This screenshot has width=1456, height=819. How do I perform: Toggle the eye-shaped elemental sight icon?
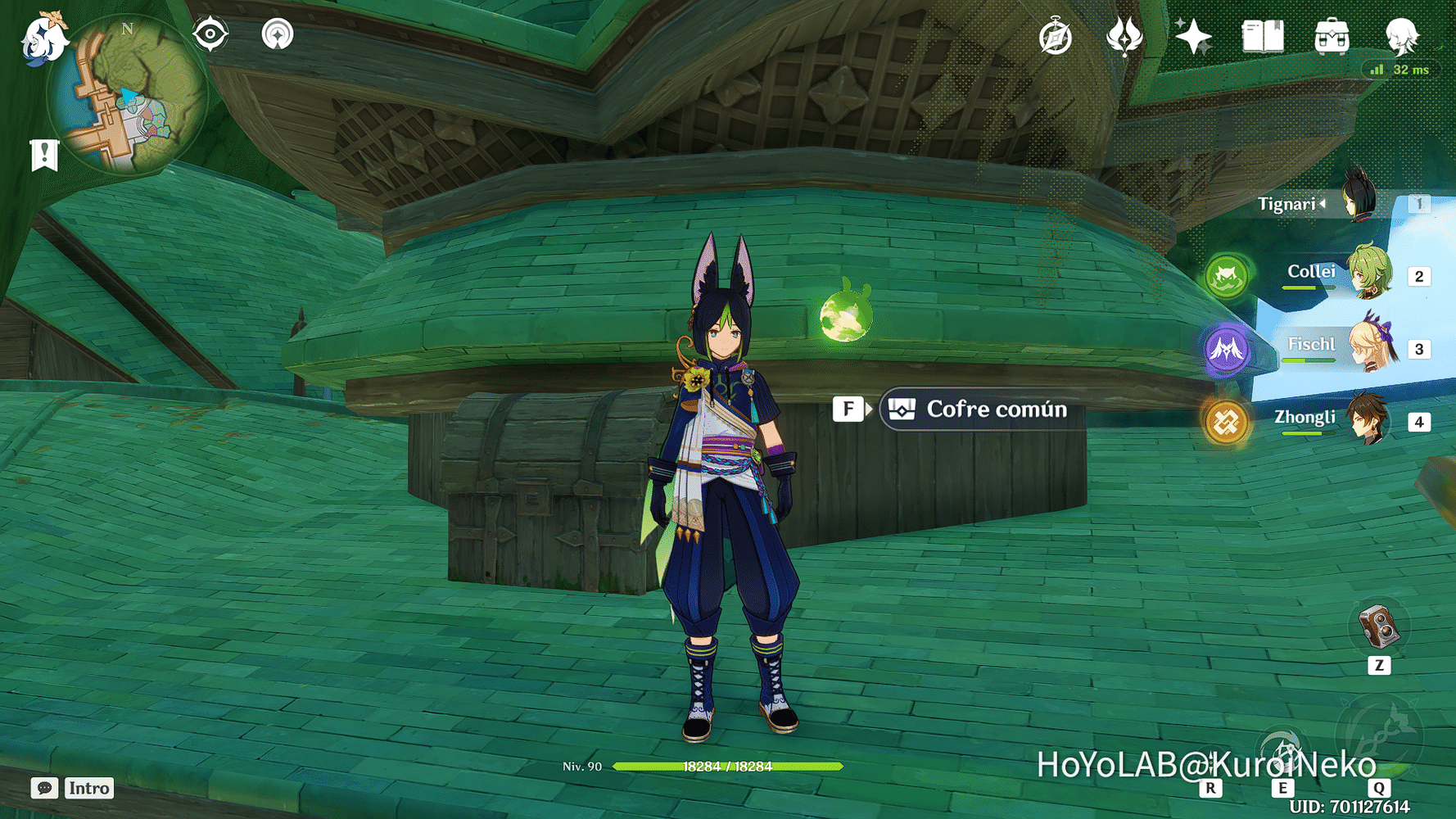click(x=210, y=34)
